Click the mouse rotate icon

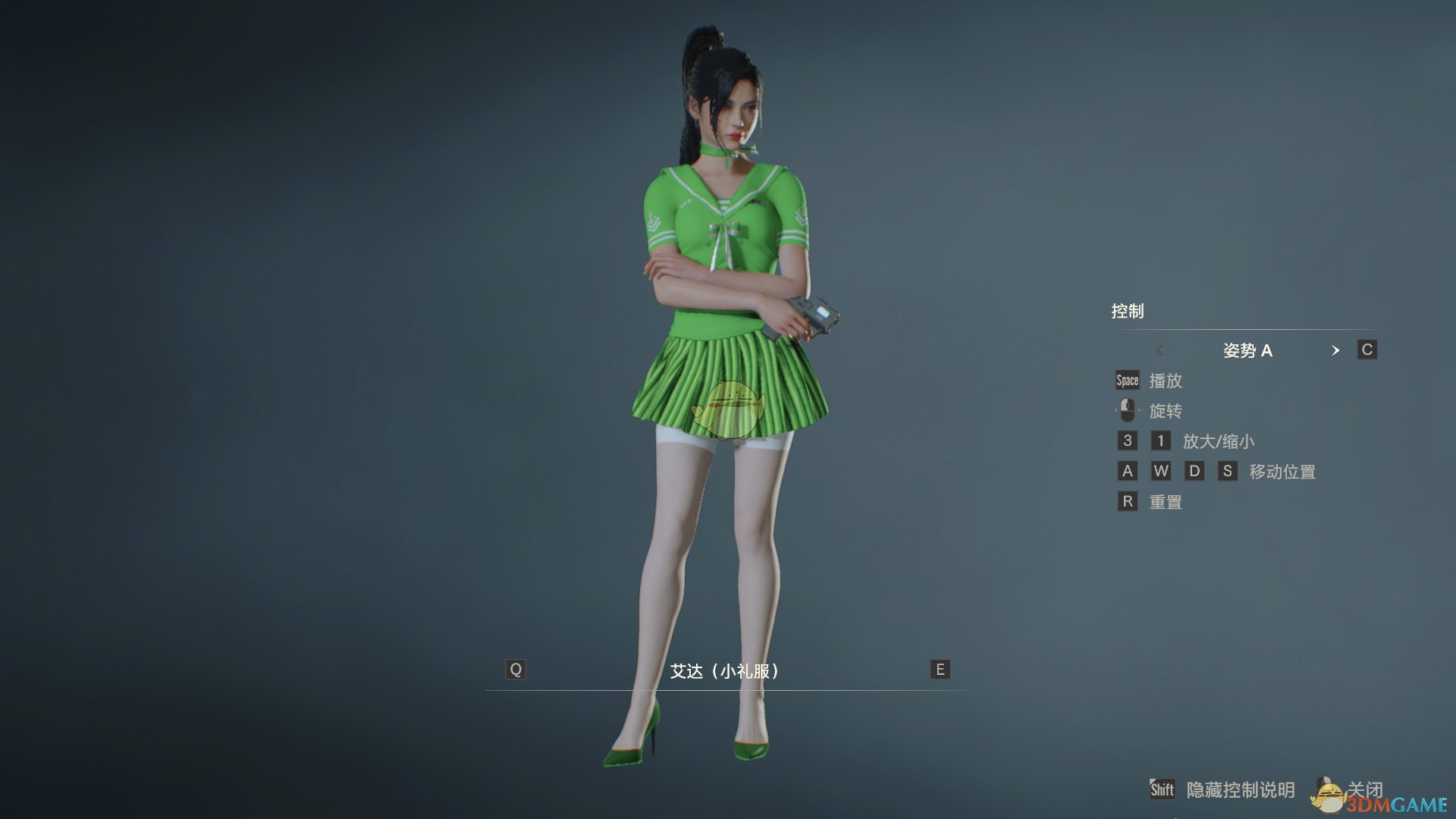point(1128,410)
